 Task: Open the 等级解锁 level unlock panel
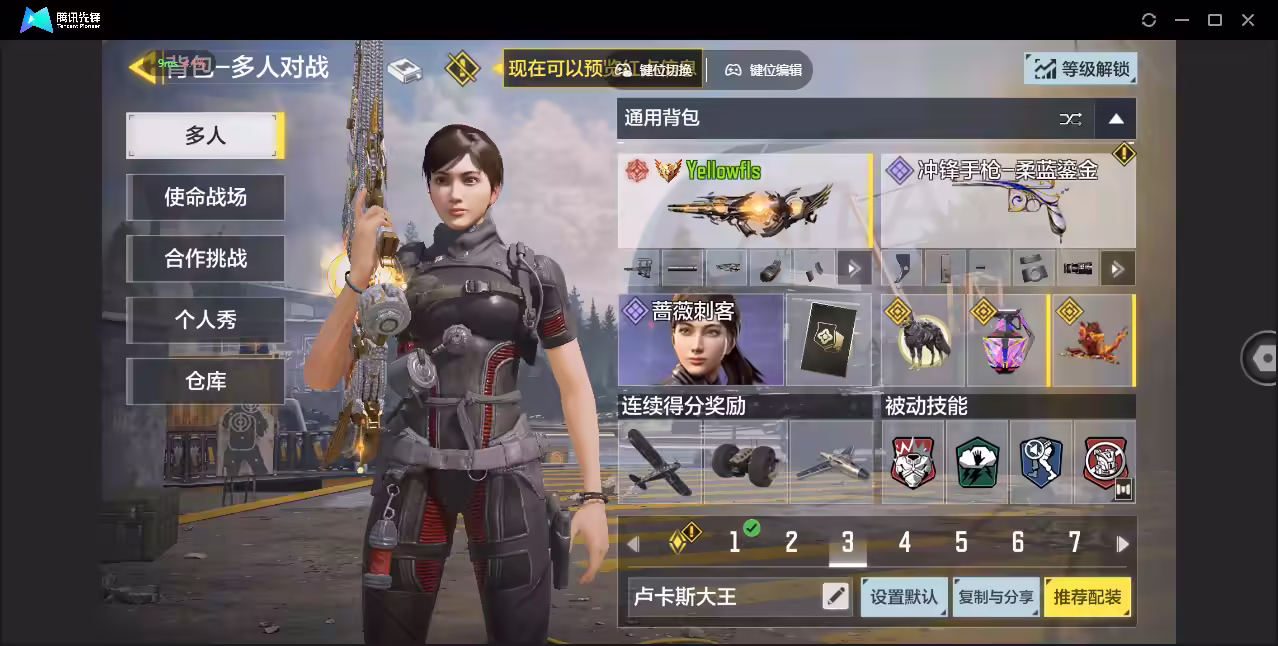click(x=1081, y=69)
